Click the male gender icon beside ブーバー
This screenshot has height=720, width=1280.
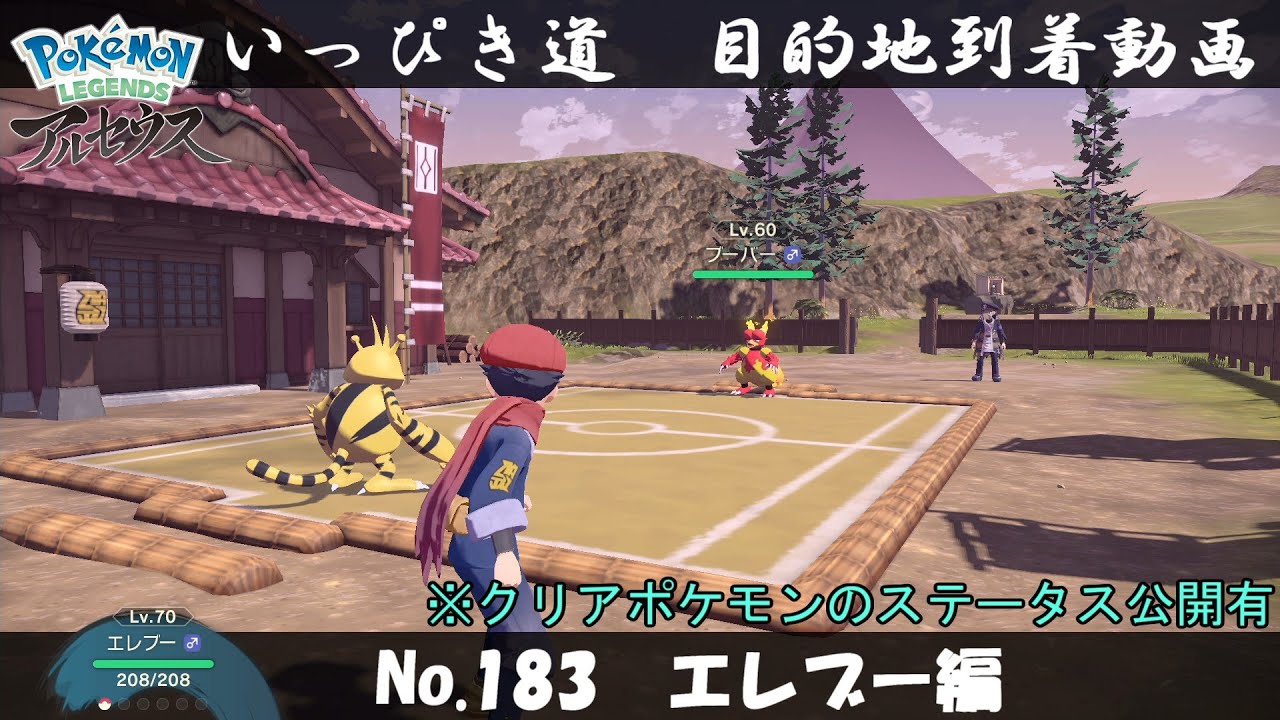click(x=792, y=254)
